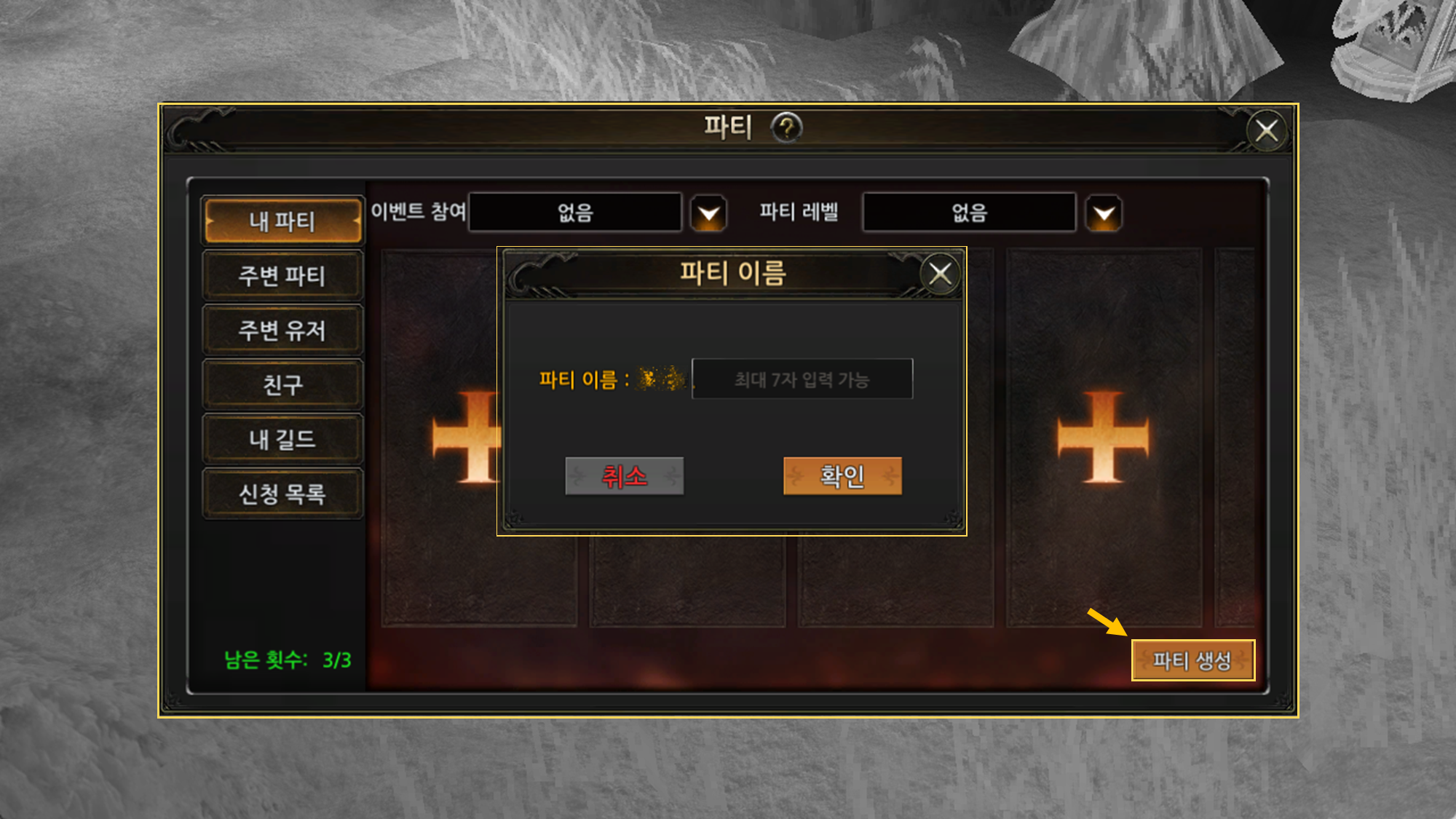Choose the 내 길드 tab
1456x819 pixels.
pos(282,439)
